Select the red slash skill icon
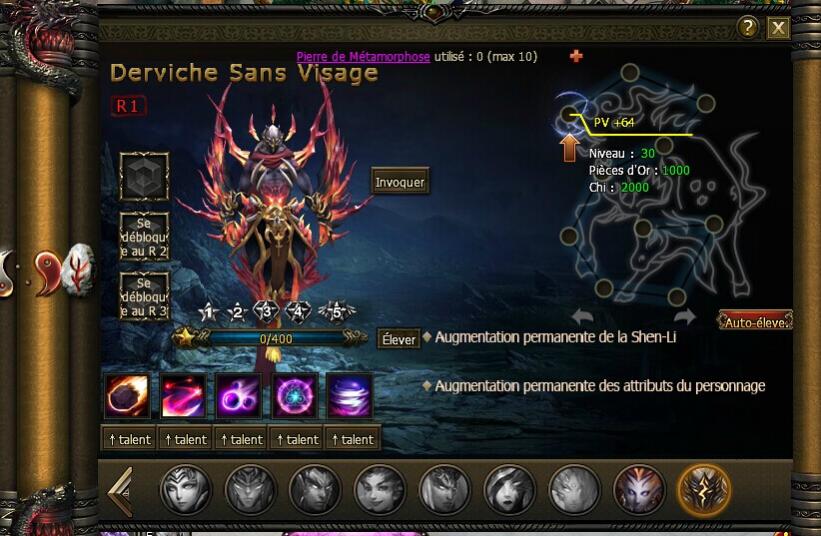The image size is (821, 536). point(183,396)
